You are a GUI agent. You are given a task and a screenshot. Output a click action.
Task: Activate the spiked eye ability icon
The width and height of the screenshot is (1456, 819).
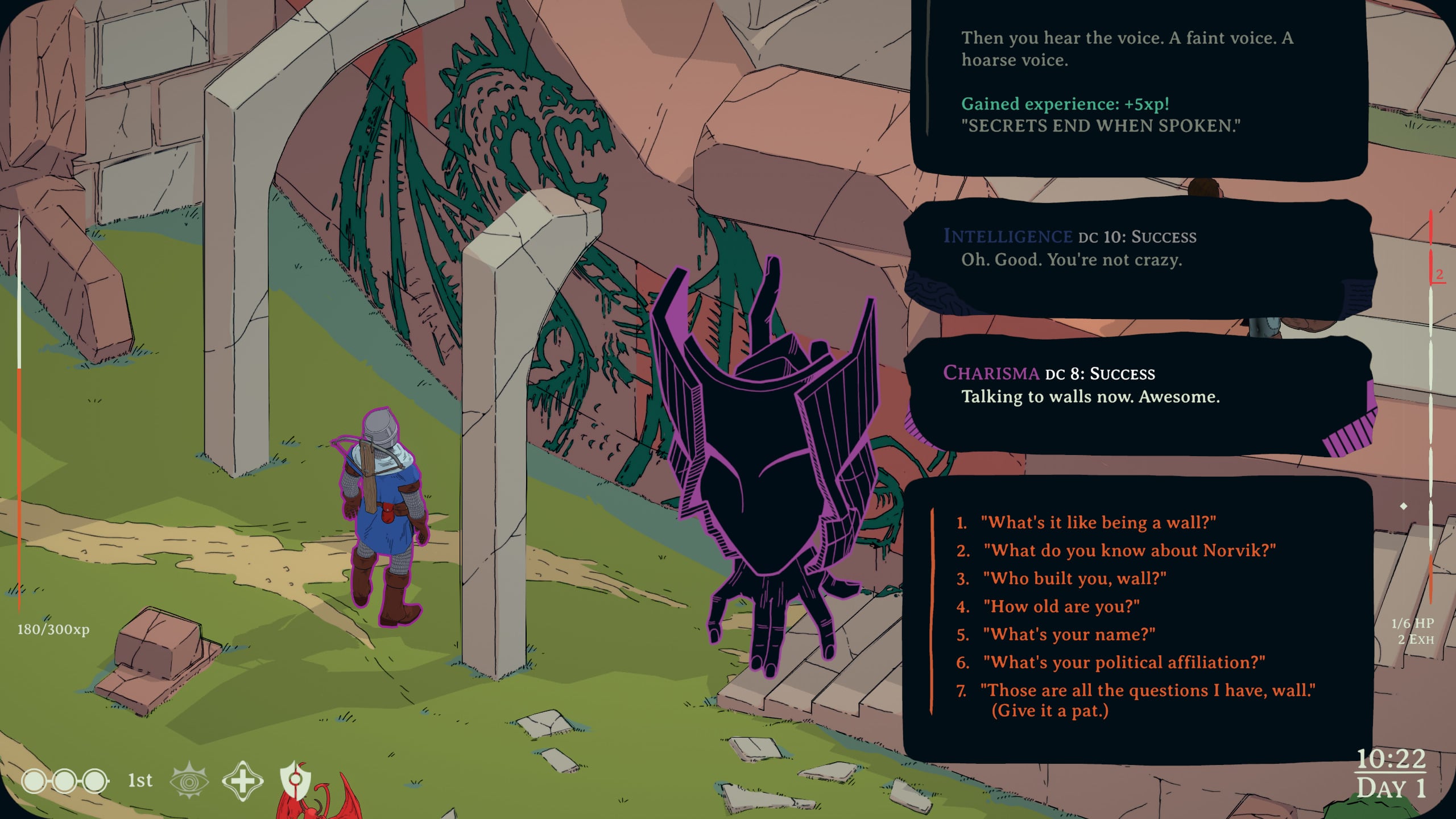click(x=189, y=780)
